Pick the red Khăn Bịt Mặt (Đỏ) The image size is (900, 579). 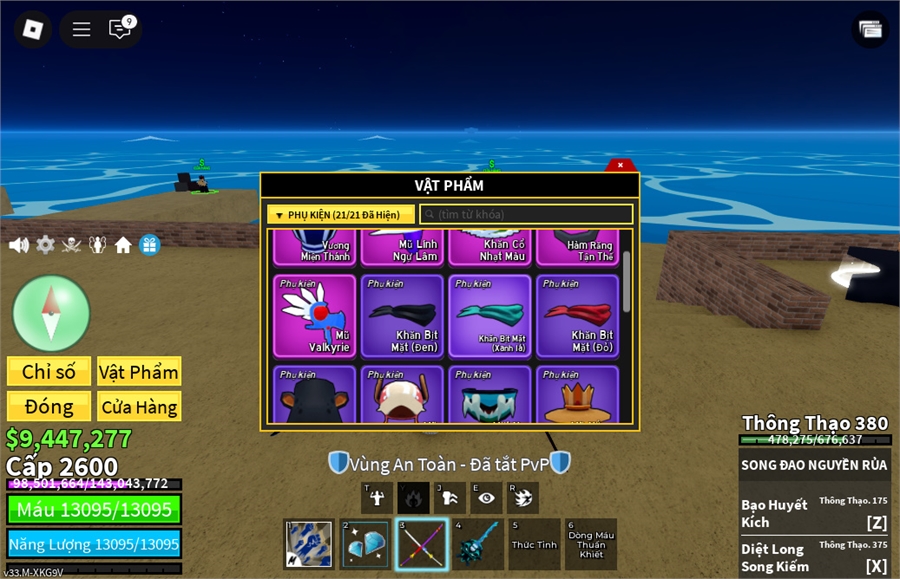point(577,316)
